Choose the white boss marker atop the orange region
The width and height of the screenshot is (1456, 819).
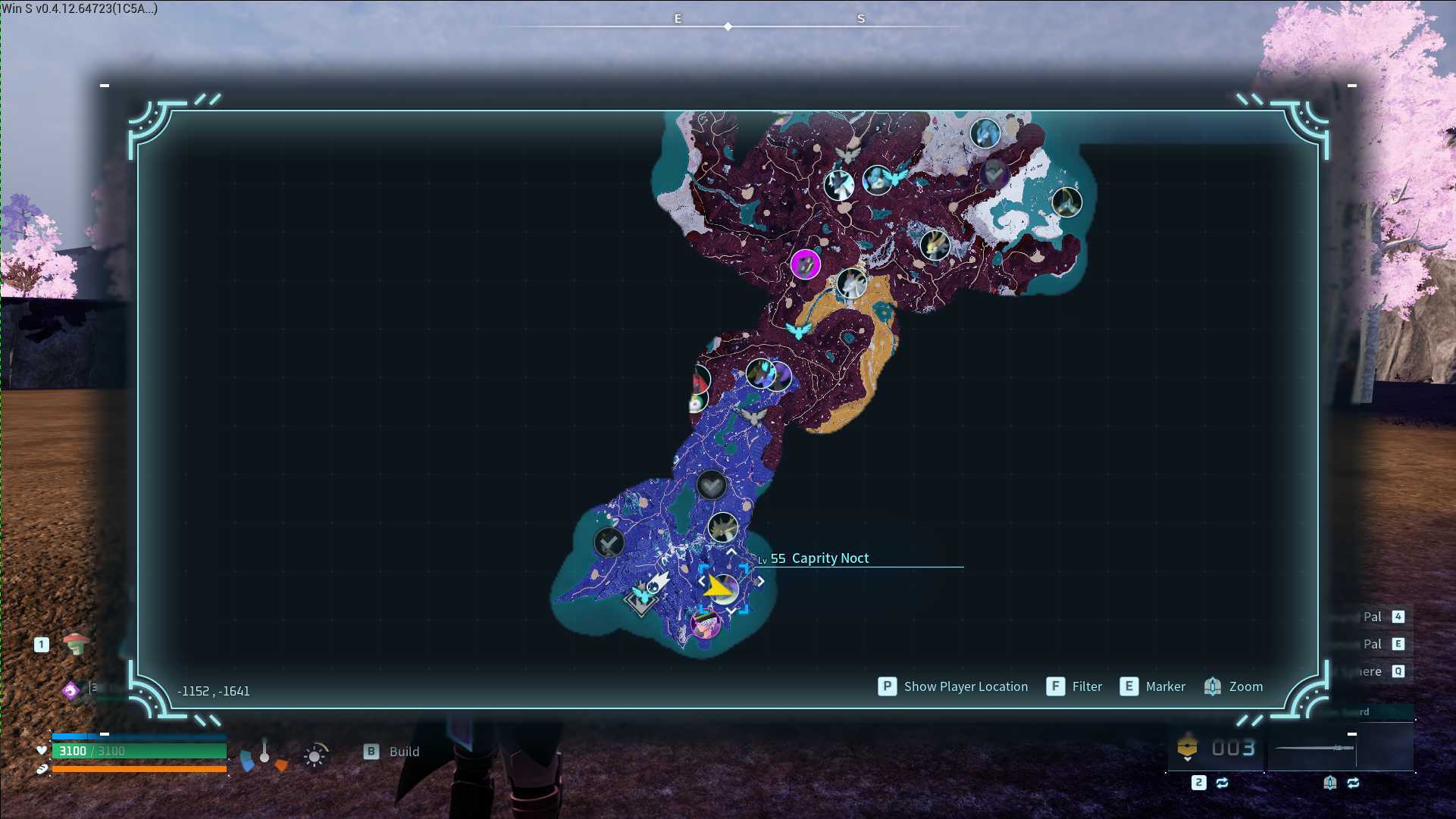coord(851,283)
